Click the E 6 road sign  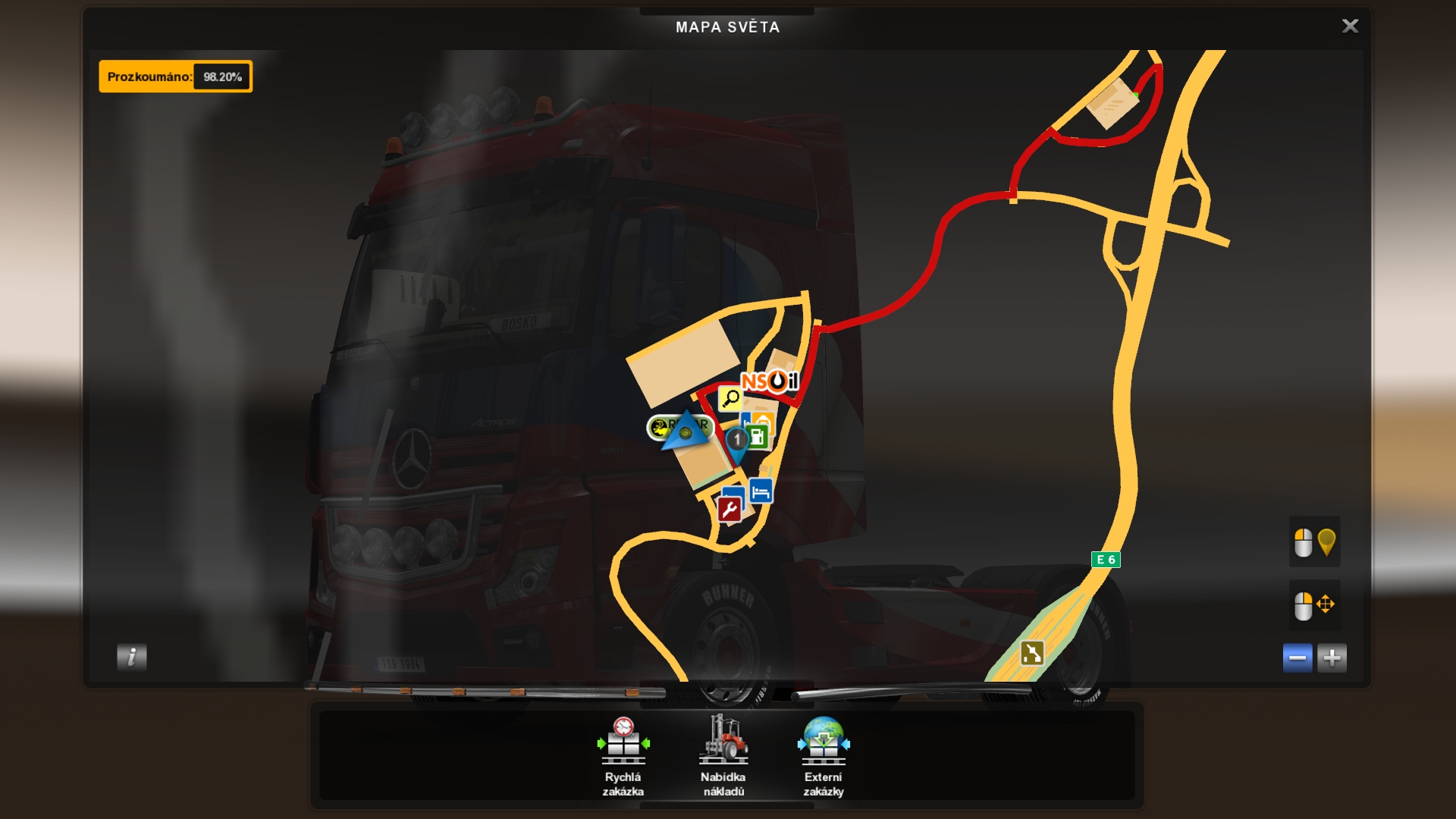point(1106,560)
